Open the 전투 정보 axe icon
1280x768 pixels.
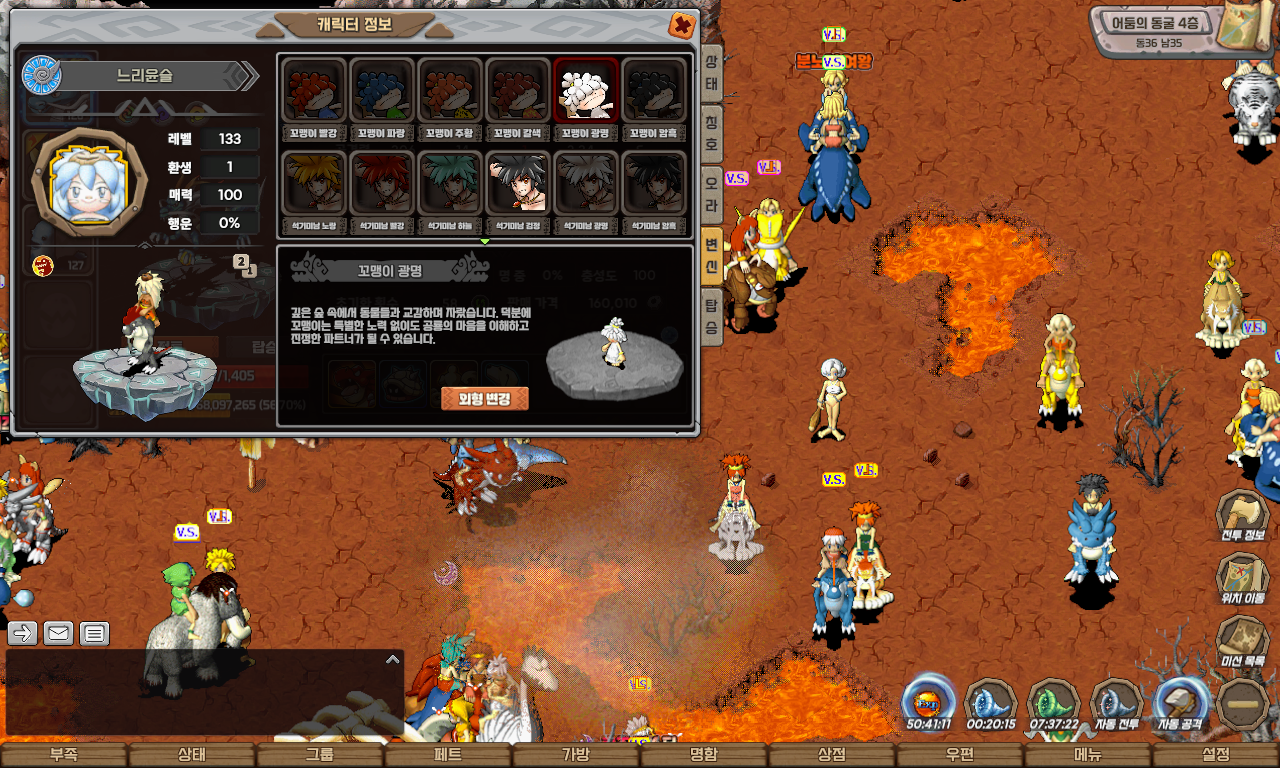pyautogui.click(x=1243, y=518)
